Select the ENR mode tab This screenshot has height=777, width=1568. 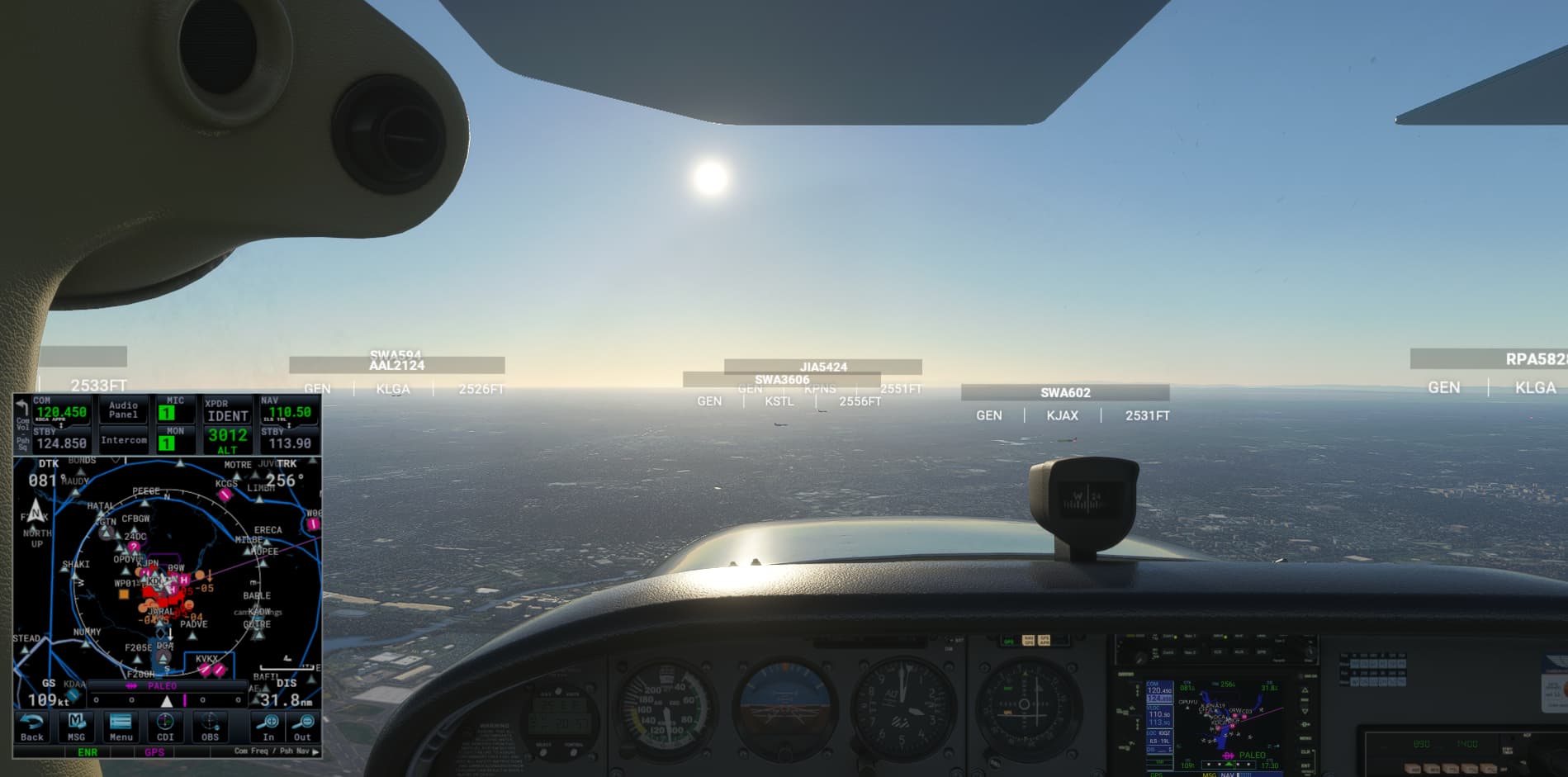coord(86,751)
